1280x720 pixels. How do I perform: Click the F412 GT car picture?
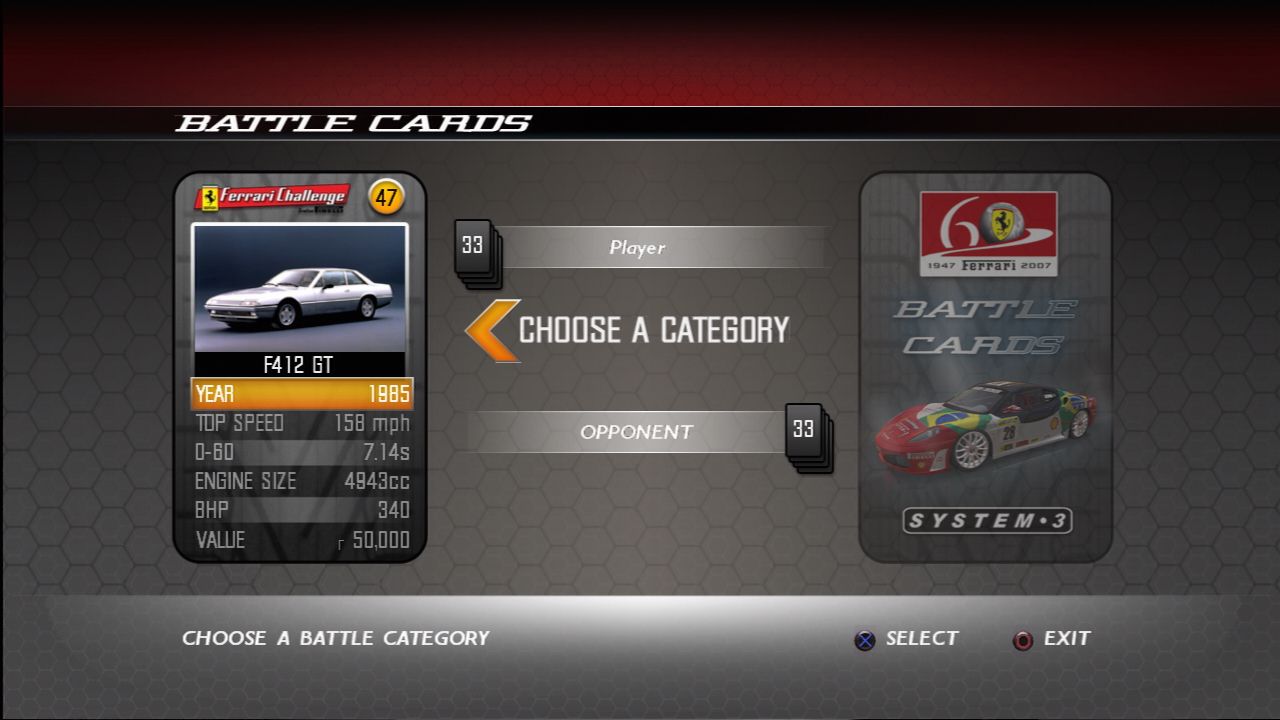[x=300, y=288]
